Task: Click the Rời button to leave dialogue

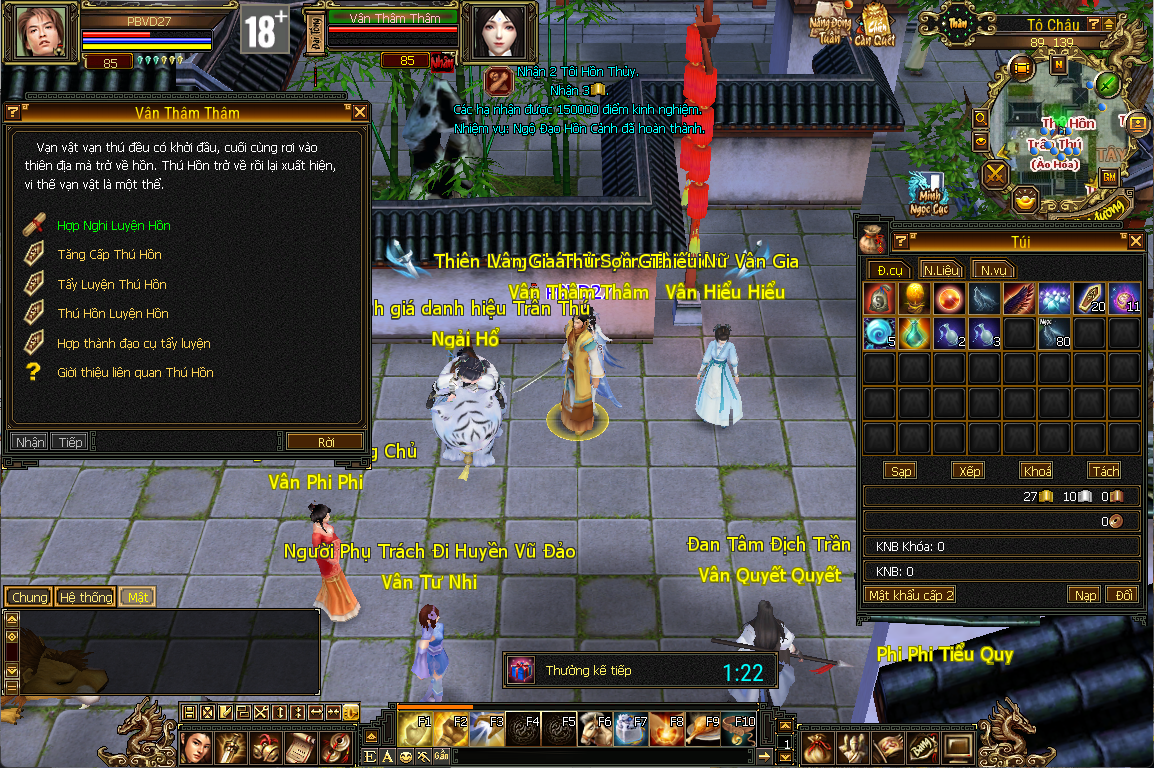Action: 325,441
